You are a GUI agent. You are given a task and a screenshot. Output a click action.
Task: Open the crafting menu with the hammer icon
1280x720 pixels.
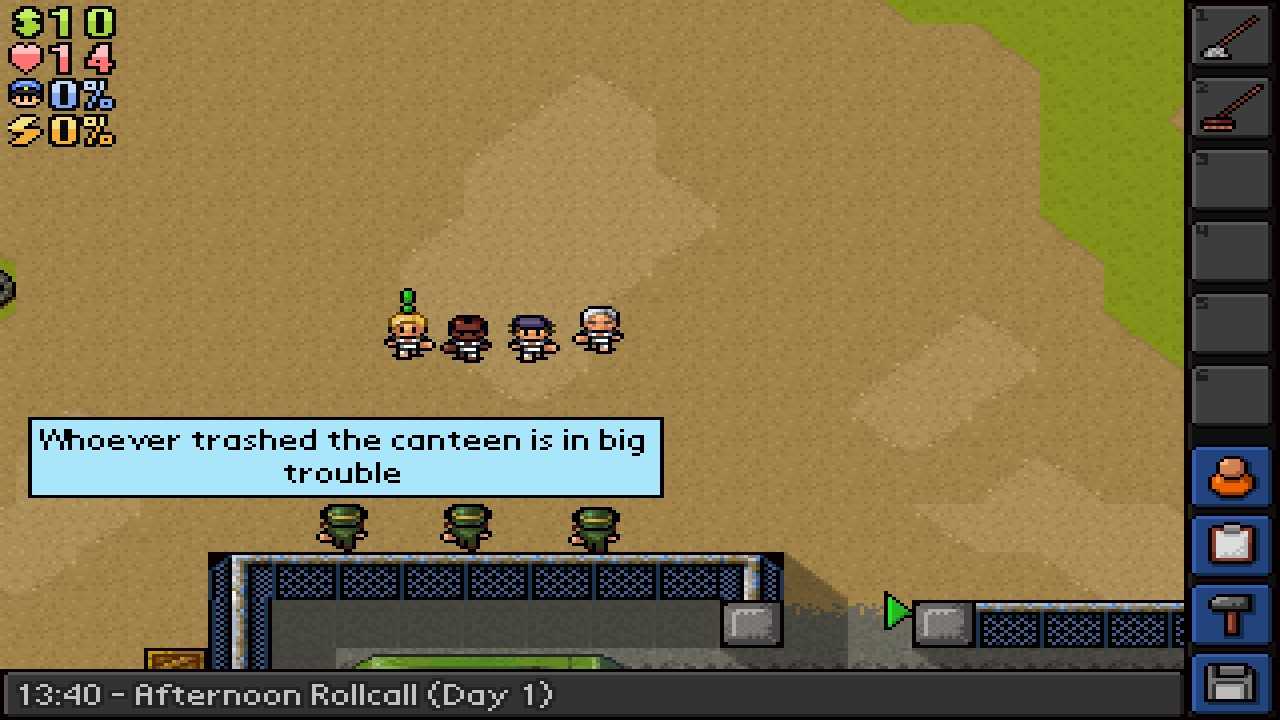point(1231,613)
